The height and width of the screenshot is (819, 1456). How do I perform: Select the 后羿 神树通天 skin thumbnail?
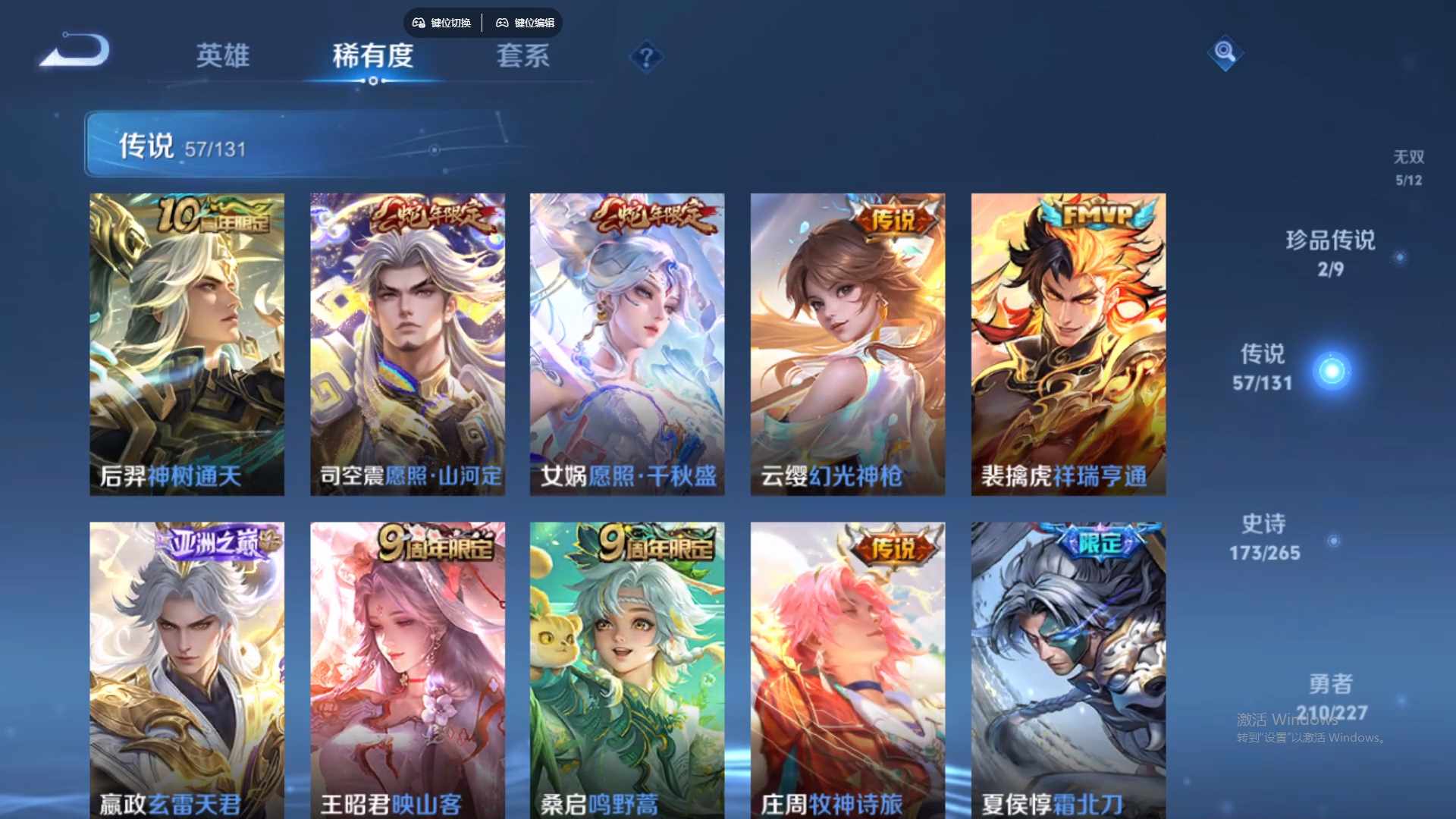click(187, 341)
